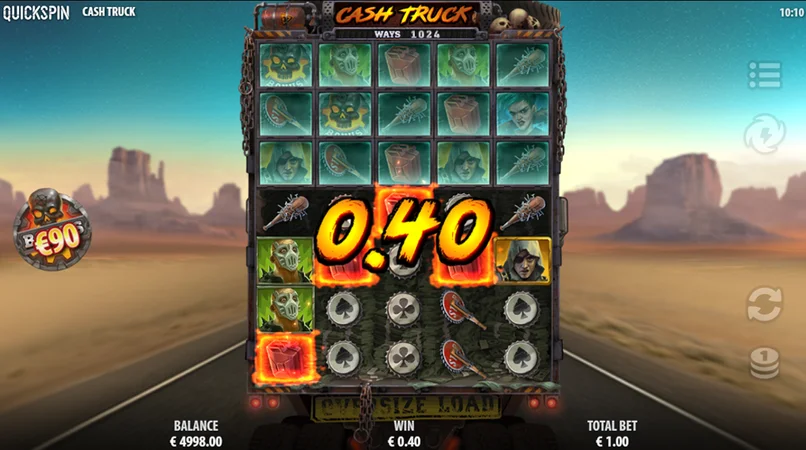Click the circular arrows spin button
The height and width of the screenshot is (450, 806).
click(764, 304)
